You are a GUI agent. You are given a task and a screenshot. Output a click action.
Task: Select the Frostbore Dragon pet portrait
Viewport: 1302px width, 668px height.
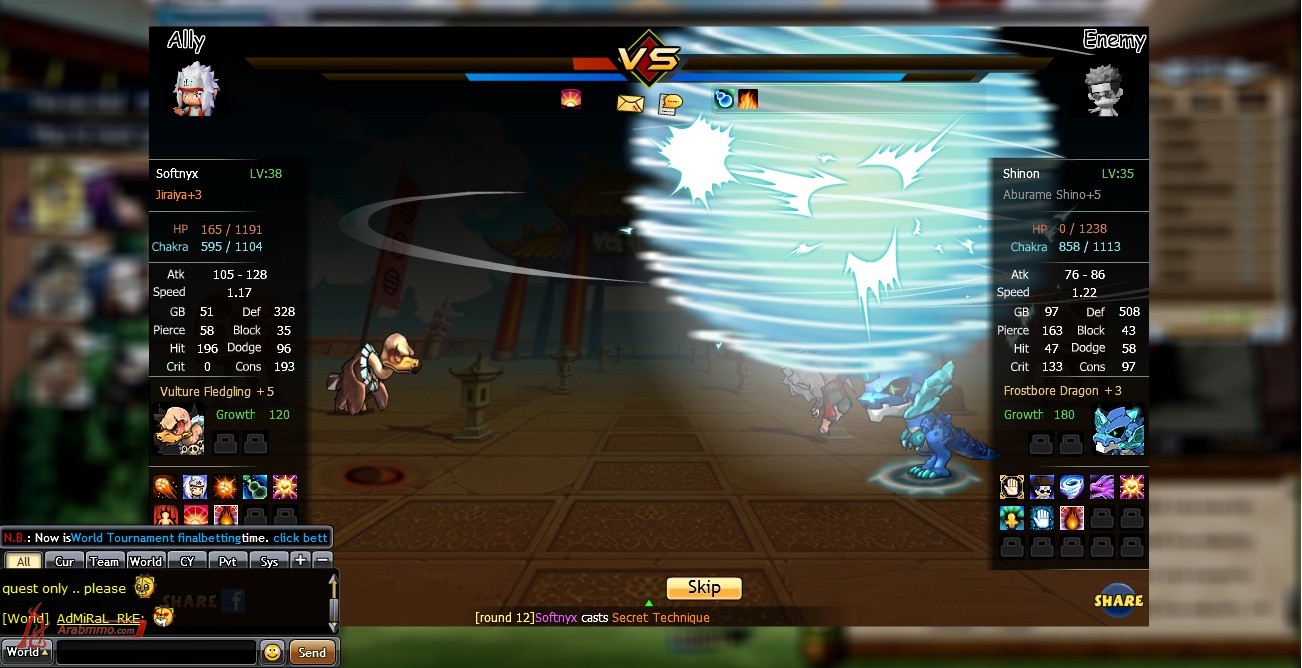(x=1118, y=430)
